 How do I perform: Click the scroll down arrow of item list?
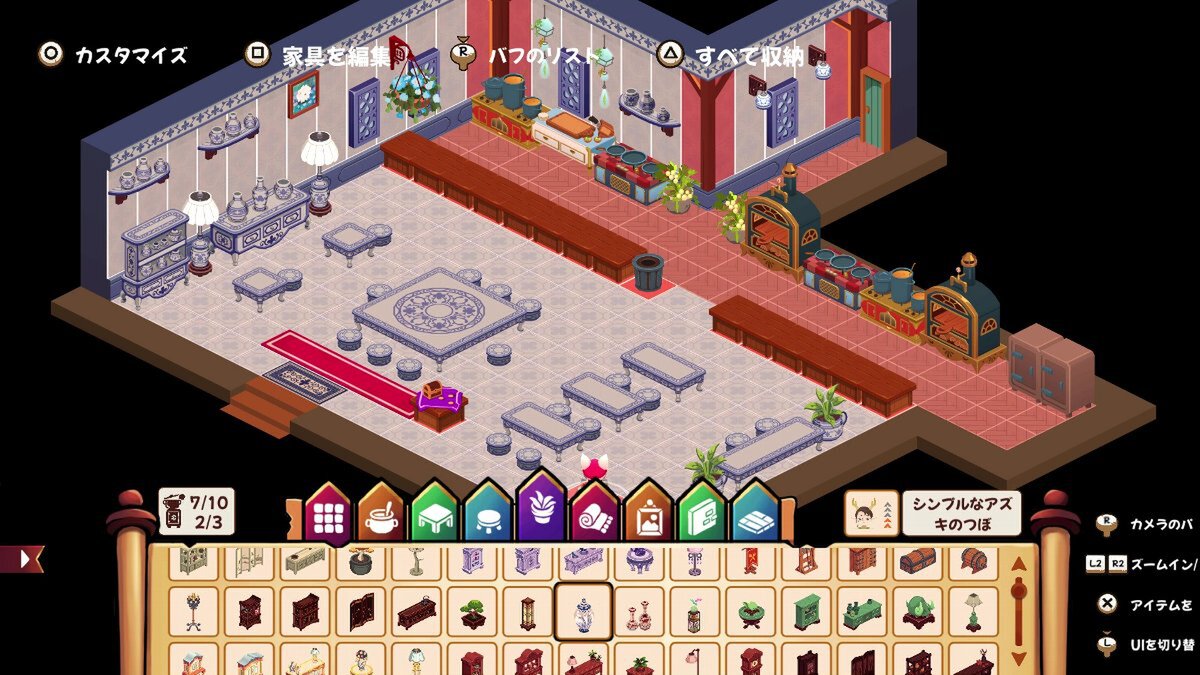tap(1019, 657)
